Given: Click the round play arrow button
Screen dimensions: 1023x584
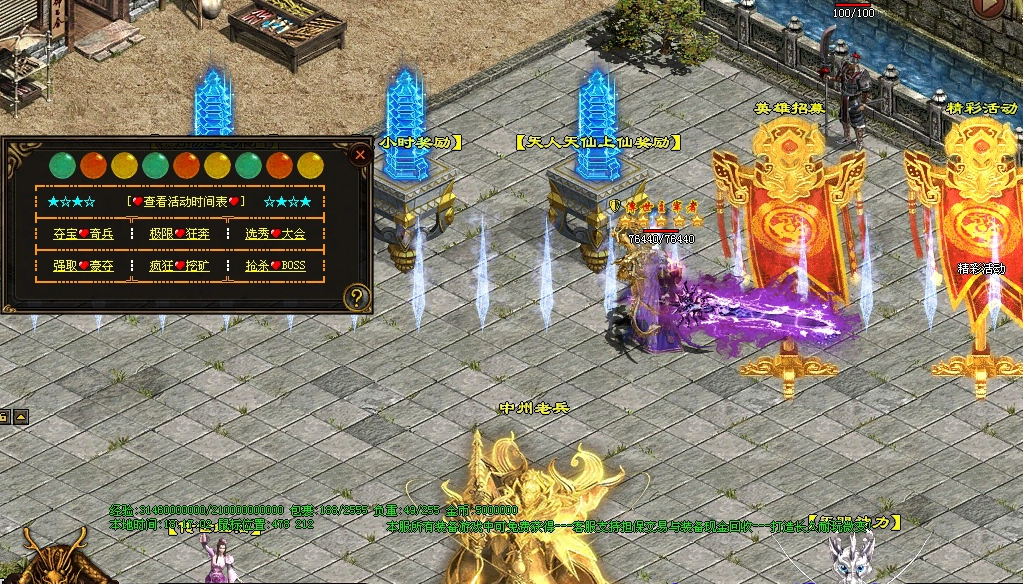Looking at the screenshot, I should click(x=989, y=7).
